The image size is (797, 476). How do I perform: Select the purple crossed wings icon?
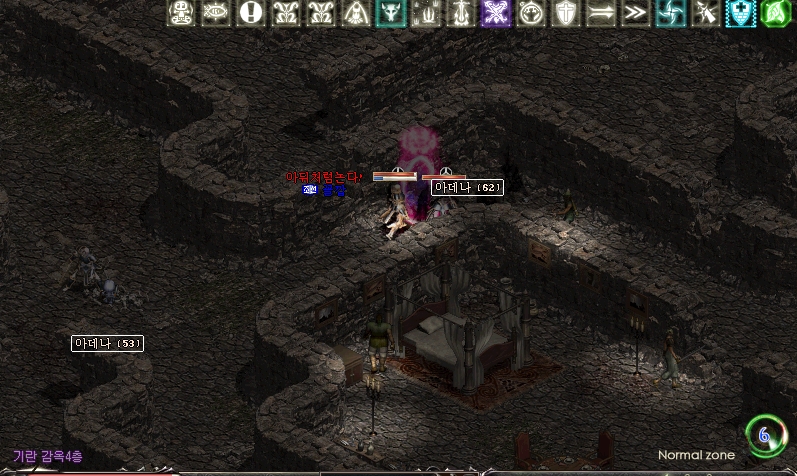[495, 13]
